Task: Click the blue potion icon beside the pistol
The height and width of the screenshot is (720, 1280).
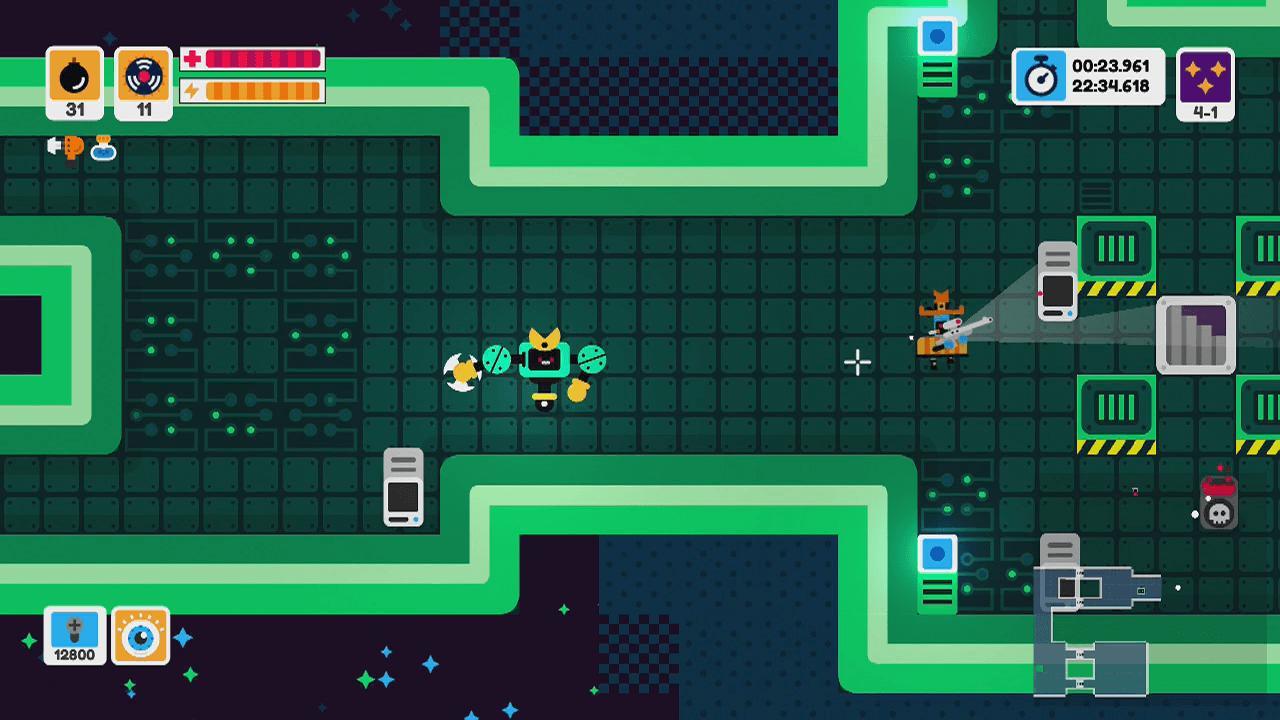Action: pos(104,152)
